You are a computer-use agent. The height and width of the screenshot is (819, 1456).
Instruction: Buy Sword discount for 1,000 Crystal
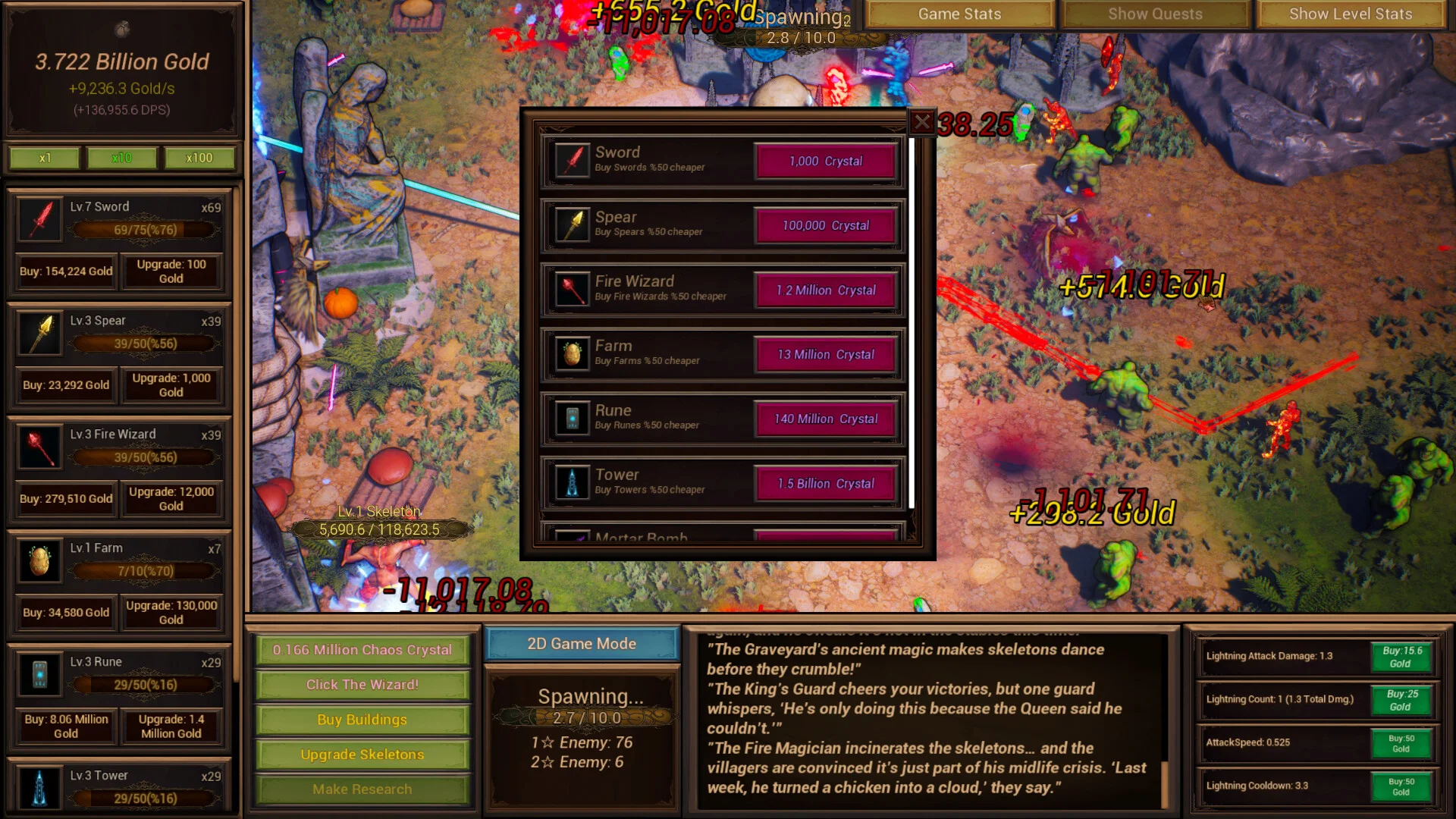[825, 162]
